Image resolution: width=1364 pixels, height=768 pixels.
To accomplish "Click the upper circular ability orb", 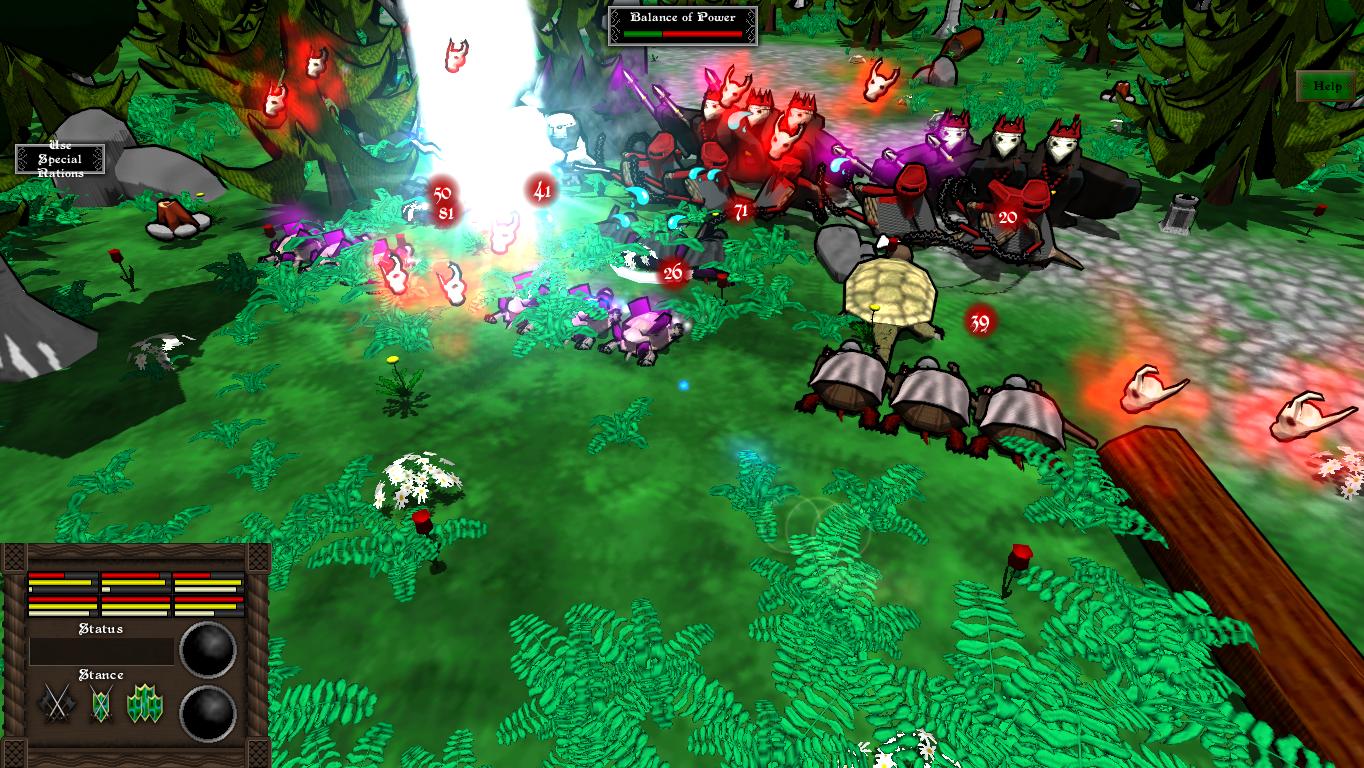I will 206,650.
